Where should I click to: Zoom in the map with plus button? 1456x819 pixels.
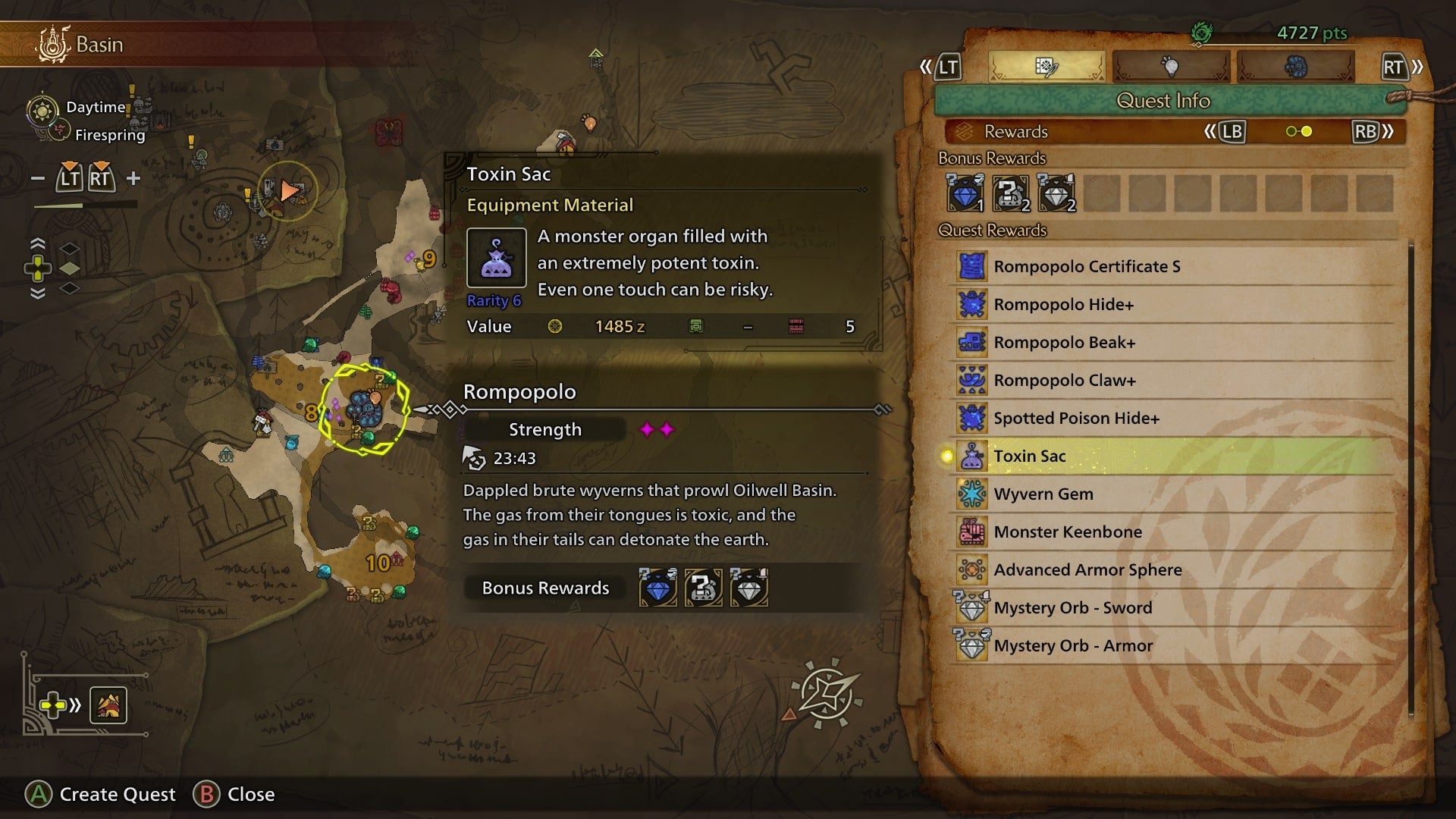(x=133, y=178)
